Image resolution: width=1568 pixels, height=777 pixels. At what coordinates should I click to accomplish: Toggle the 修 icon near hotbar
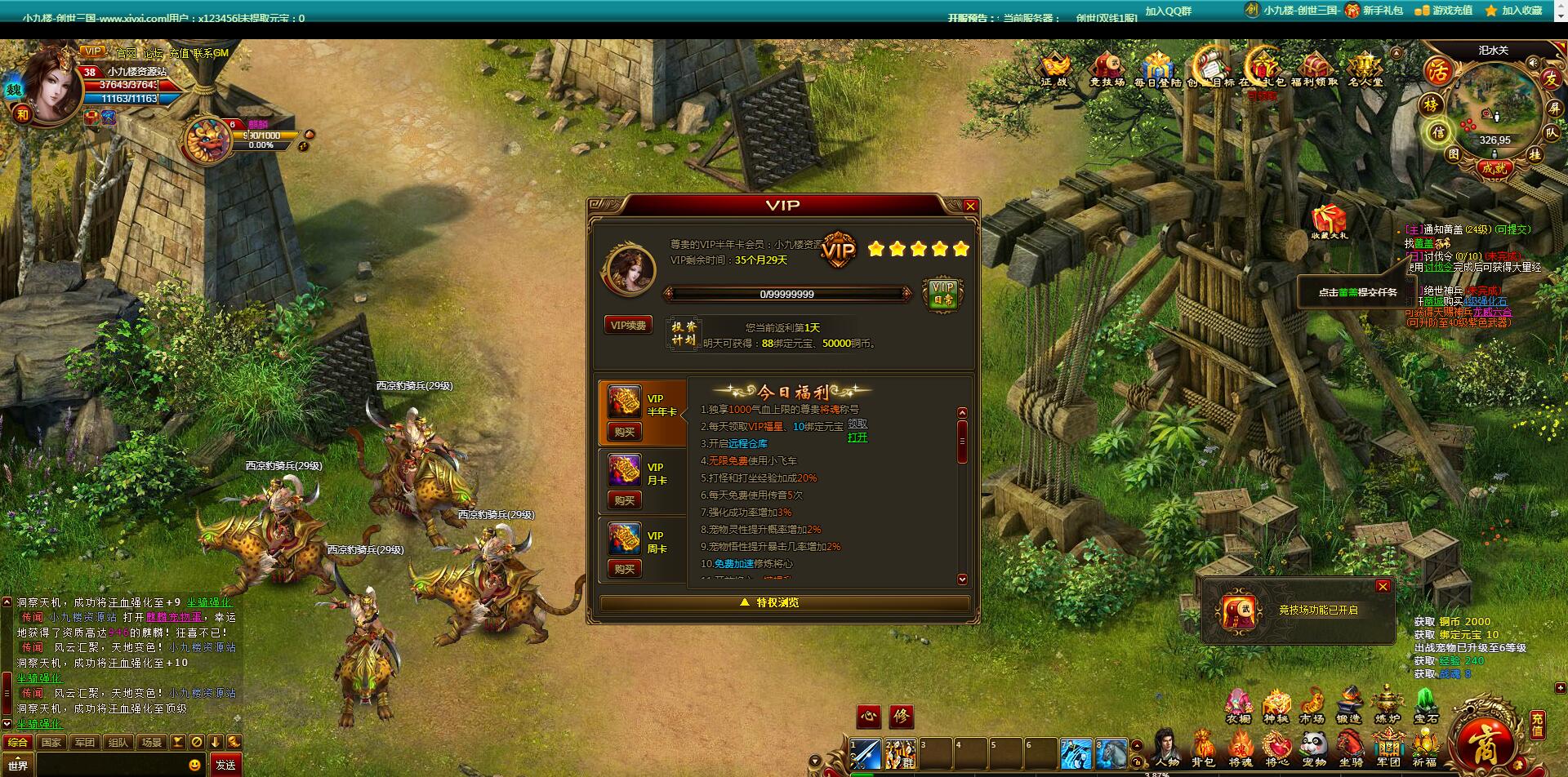click(x=902, y=716)
